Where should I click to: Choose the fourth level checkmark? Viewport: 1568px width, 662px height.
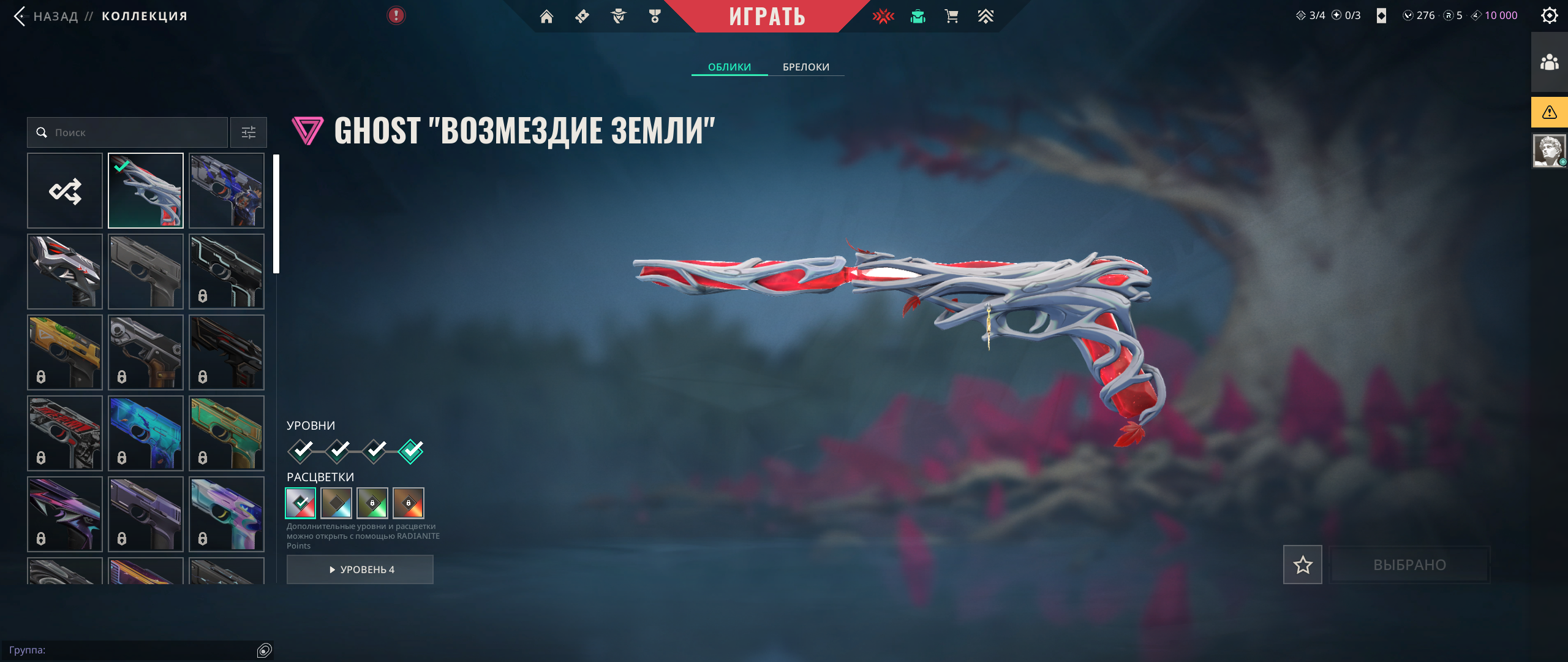(x=410, y=451)
